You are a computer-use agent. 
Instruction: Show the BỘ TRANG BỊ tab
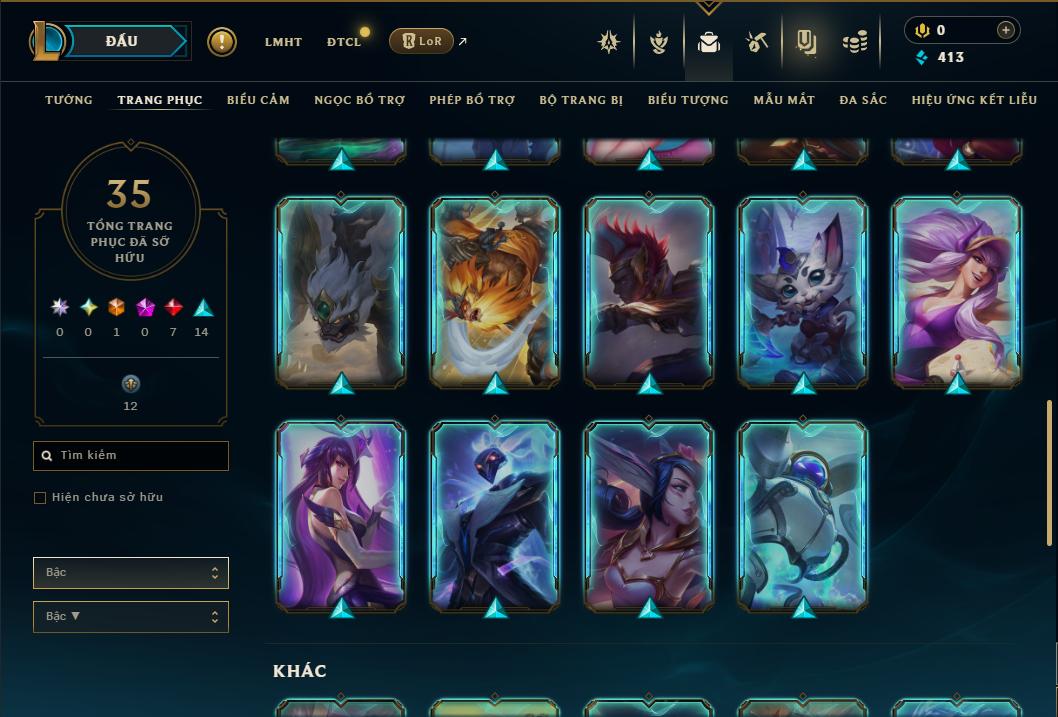click(581, 100)
